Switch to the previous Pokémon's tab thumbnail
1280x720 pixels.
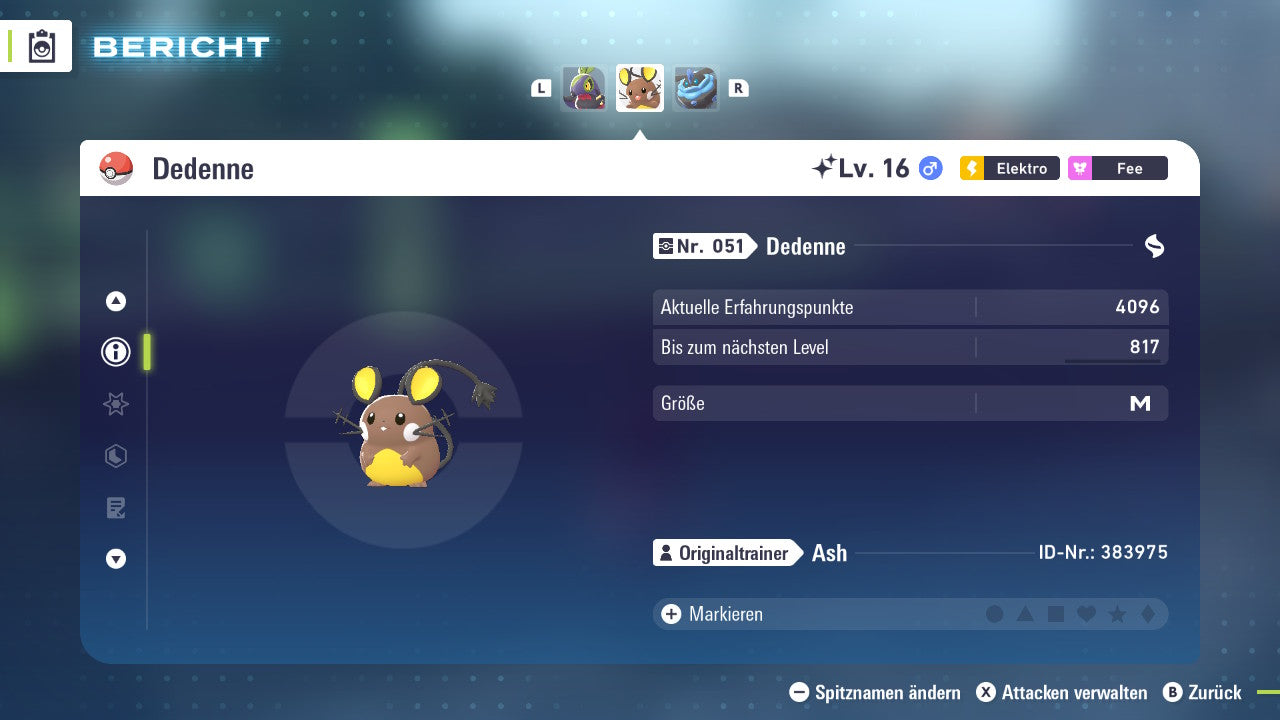click(x=584, y=88)
